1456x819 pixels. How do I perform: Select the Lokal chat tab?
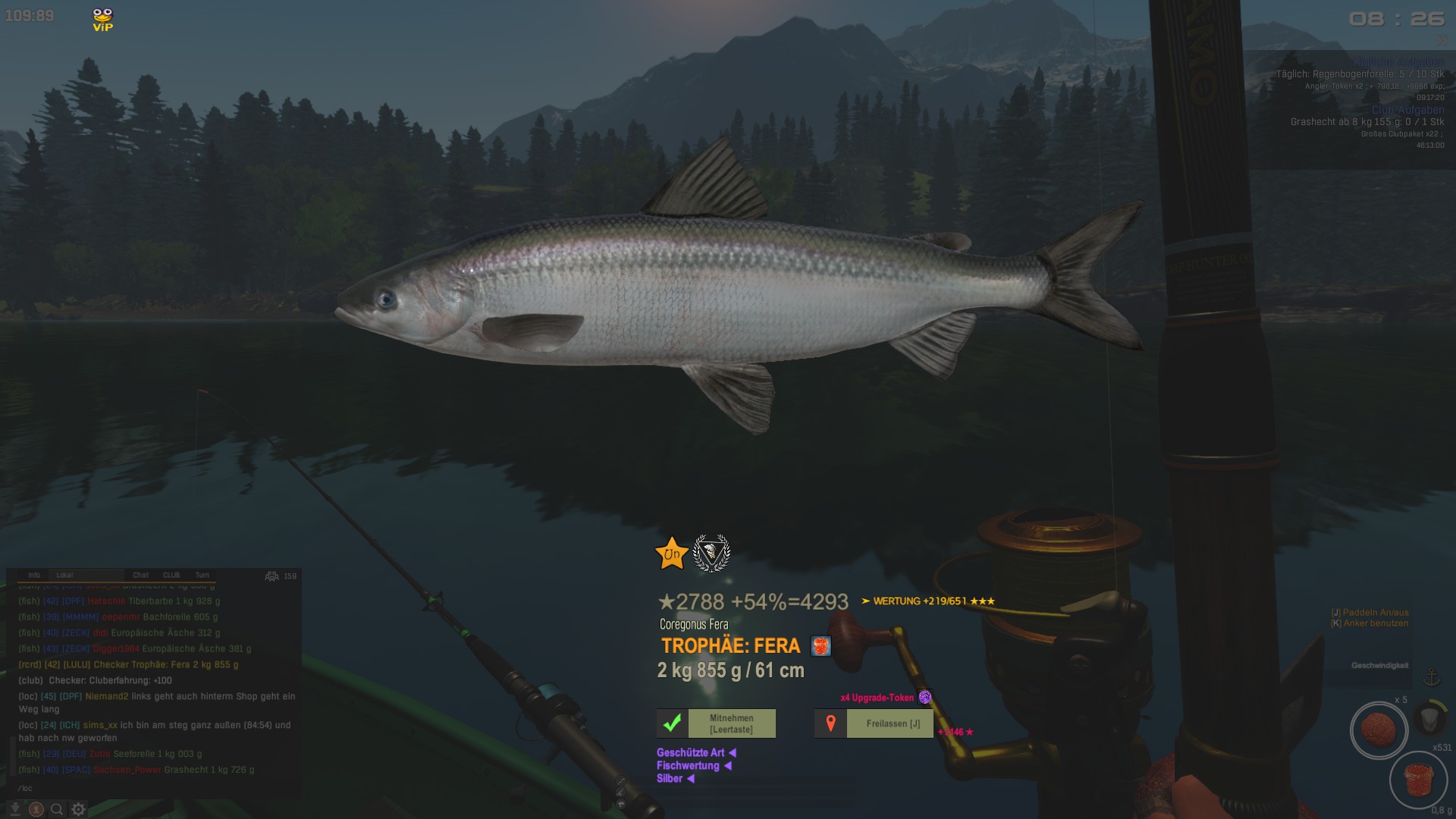(65, 575)
